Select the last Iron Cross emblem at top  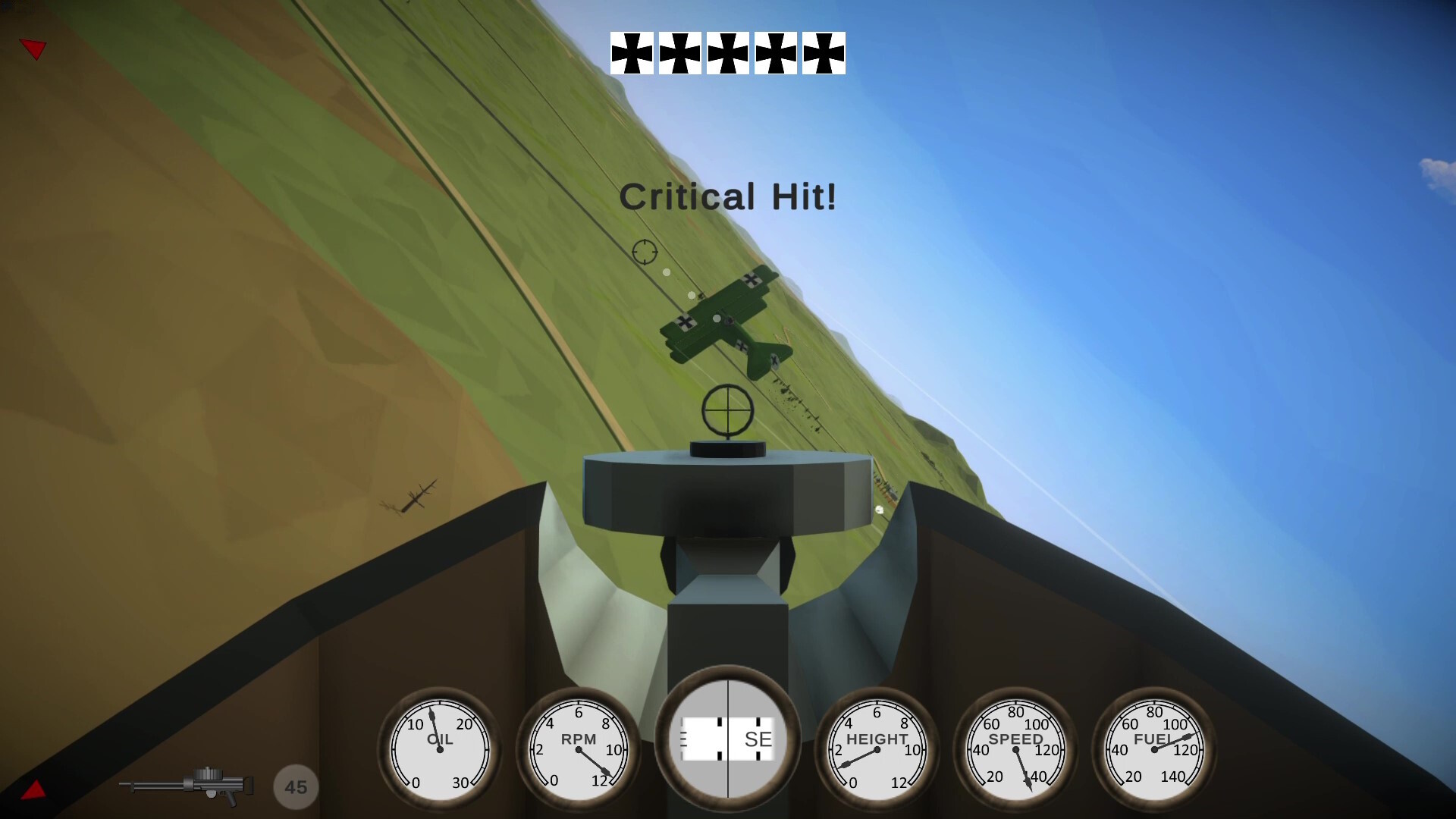click(x=824, y=52)
